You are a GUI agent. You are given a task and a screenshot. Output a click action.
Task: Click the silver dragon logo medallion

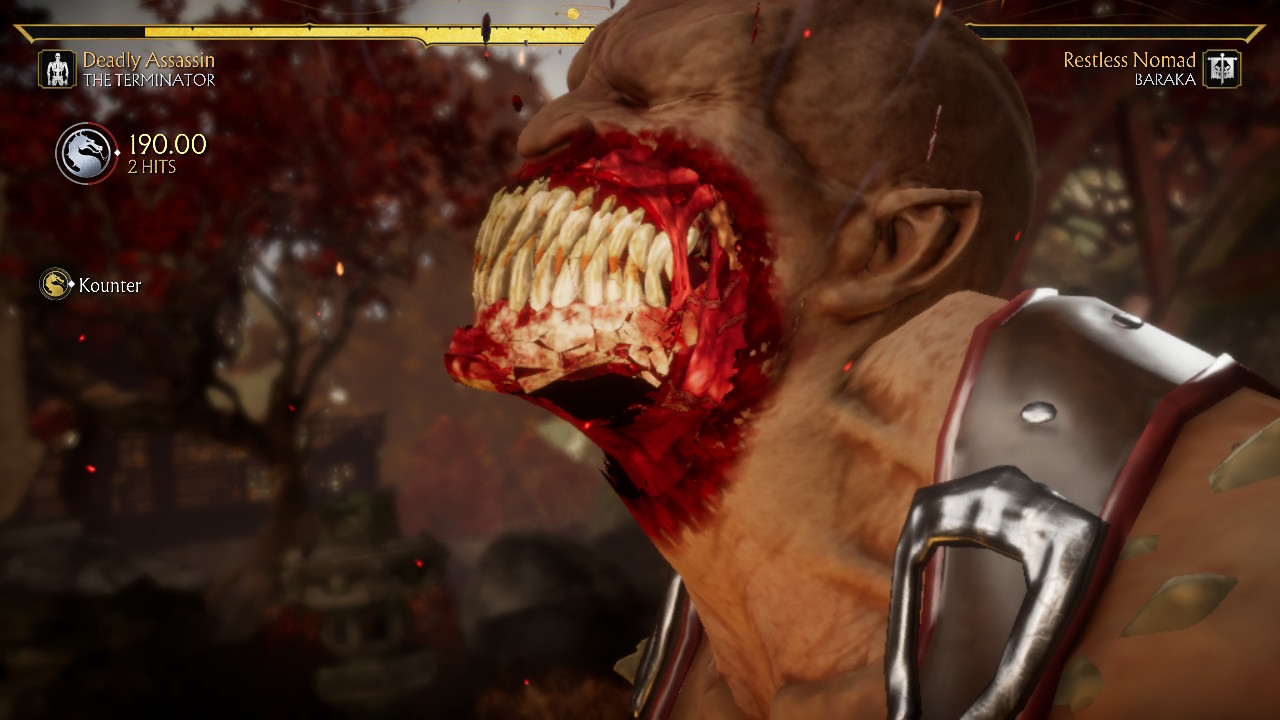(86, 153)
